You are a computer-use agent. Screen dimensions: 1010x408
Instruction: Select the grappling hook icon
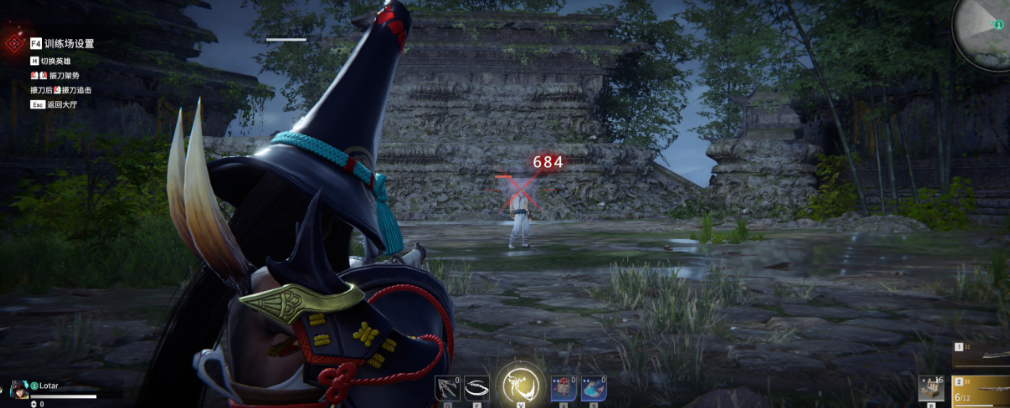coord(448,387)
